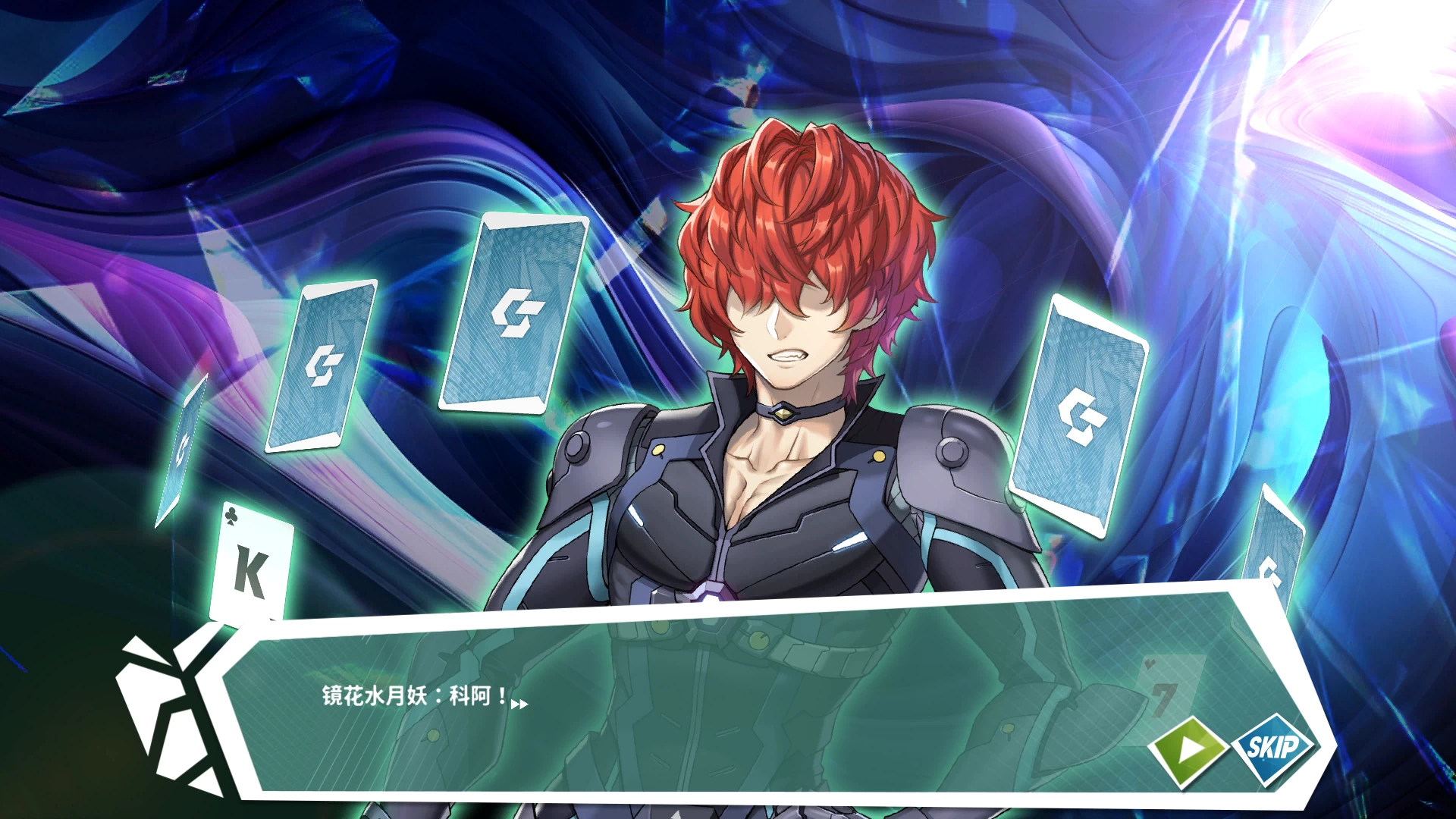This screenshot has height=819, width=1456.
Task: Start auto-play with the green play button
Action: (1188, 749)
